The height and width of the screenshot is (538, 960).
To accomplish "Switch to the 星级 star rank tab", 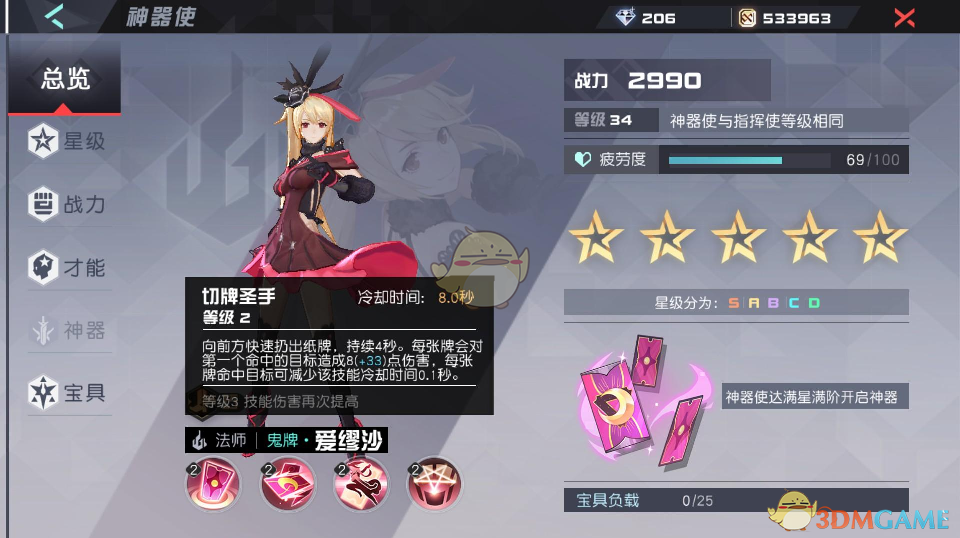I will (67, 142).
